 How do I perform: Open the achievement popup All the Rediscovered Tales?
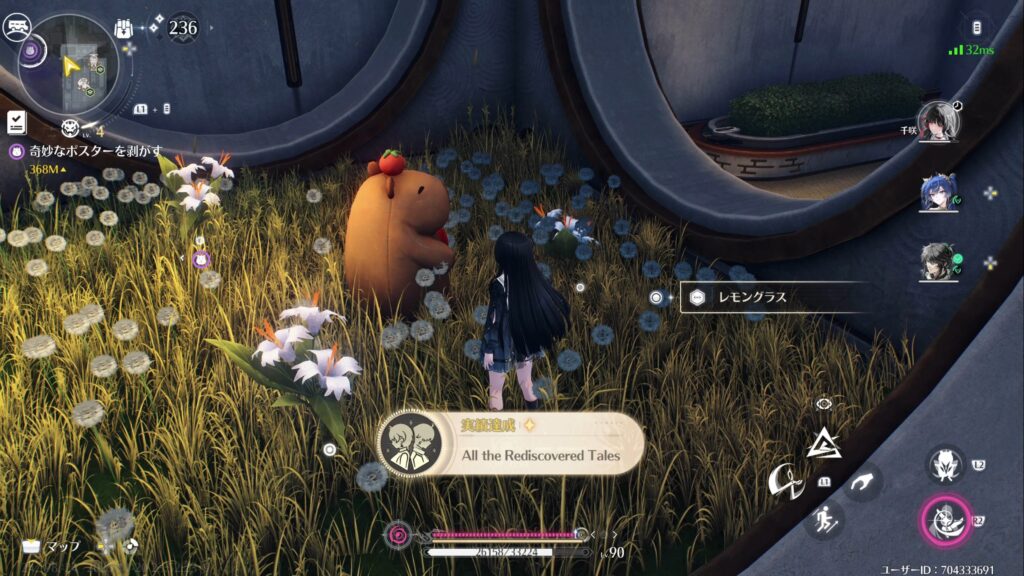click(x=510, y=444)
